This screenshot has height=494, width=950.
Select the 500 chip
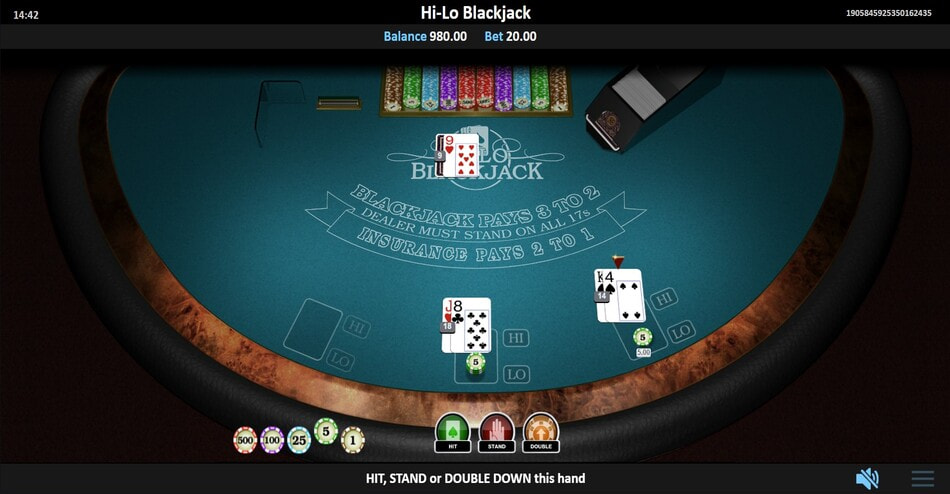(x=245, y=439)
